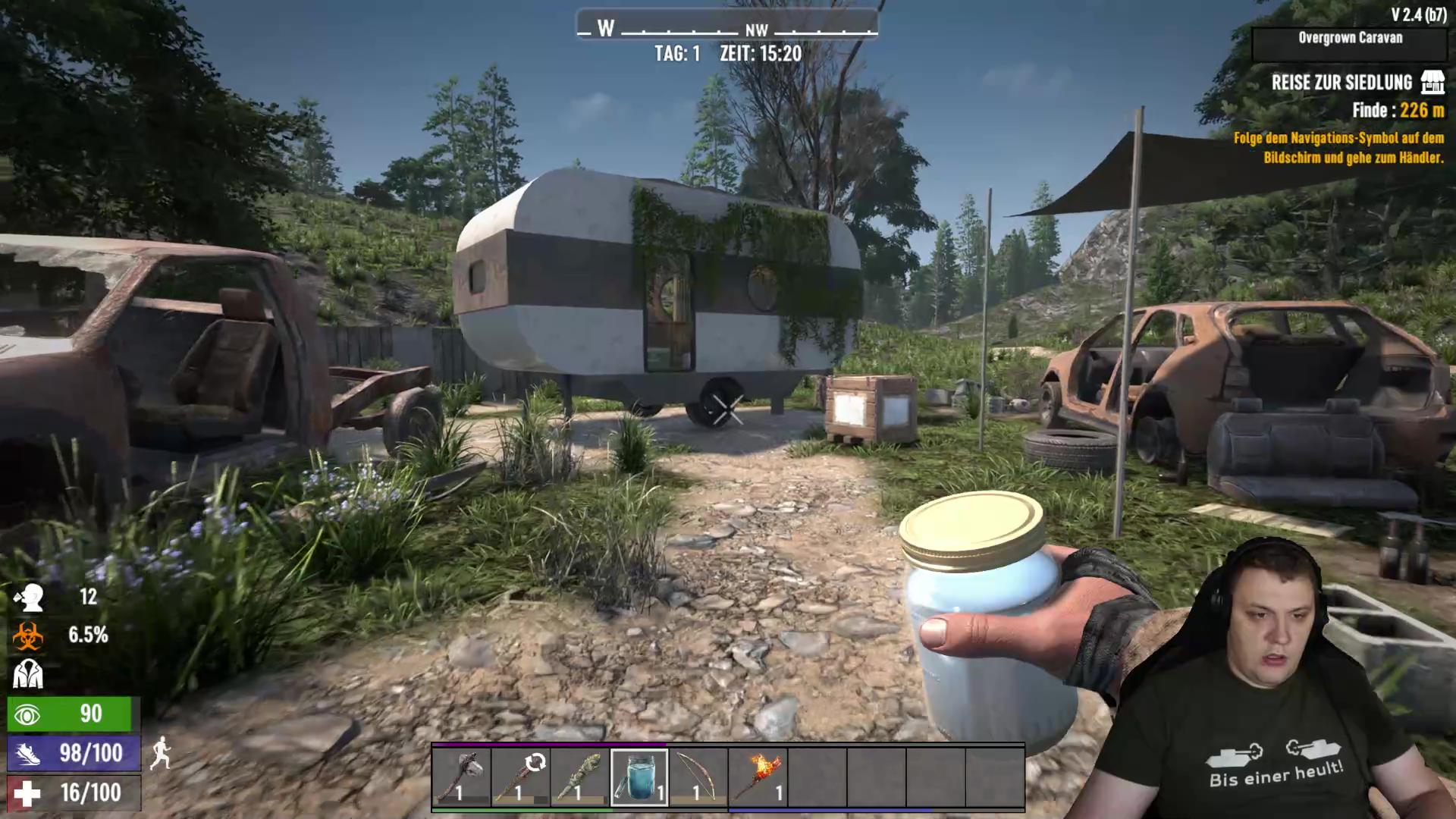1456x819 pixels.
Task: Select the burning torch hotbar slot
Action: 758,777
